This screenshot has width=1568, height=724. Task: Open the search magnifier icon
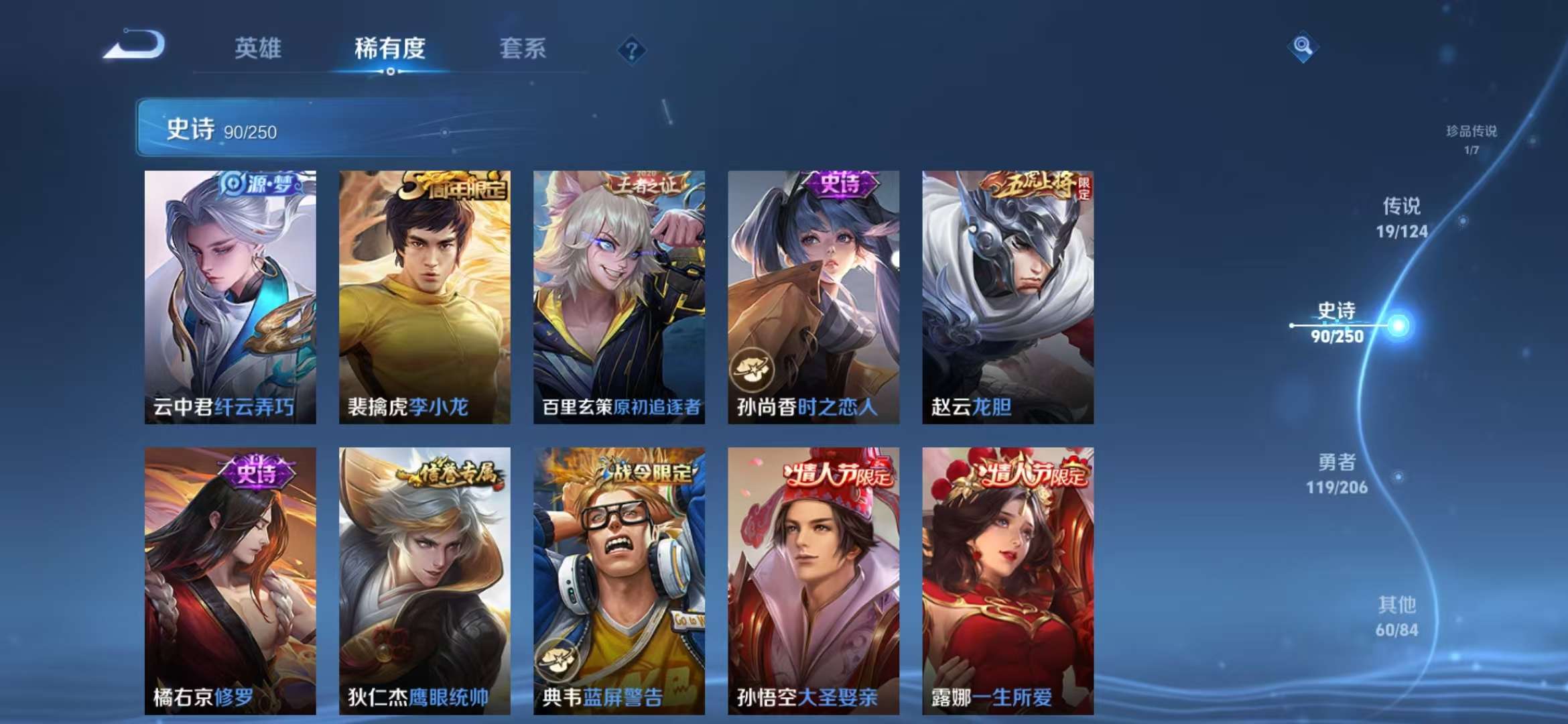point(1304,48)
